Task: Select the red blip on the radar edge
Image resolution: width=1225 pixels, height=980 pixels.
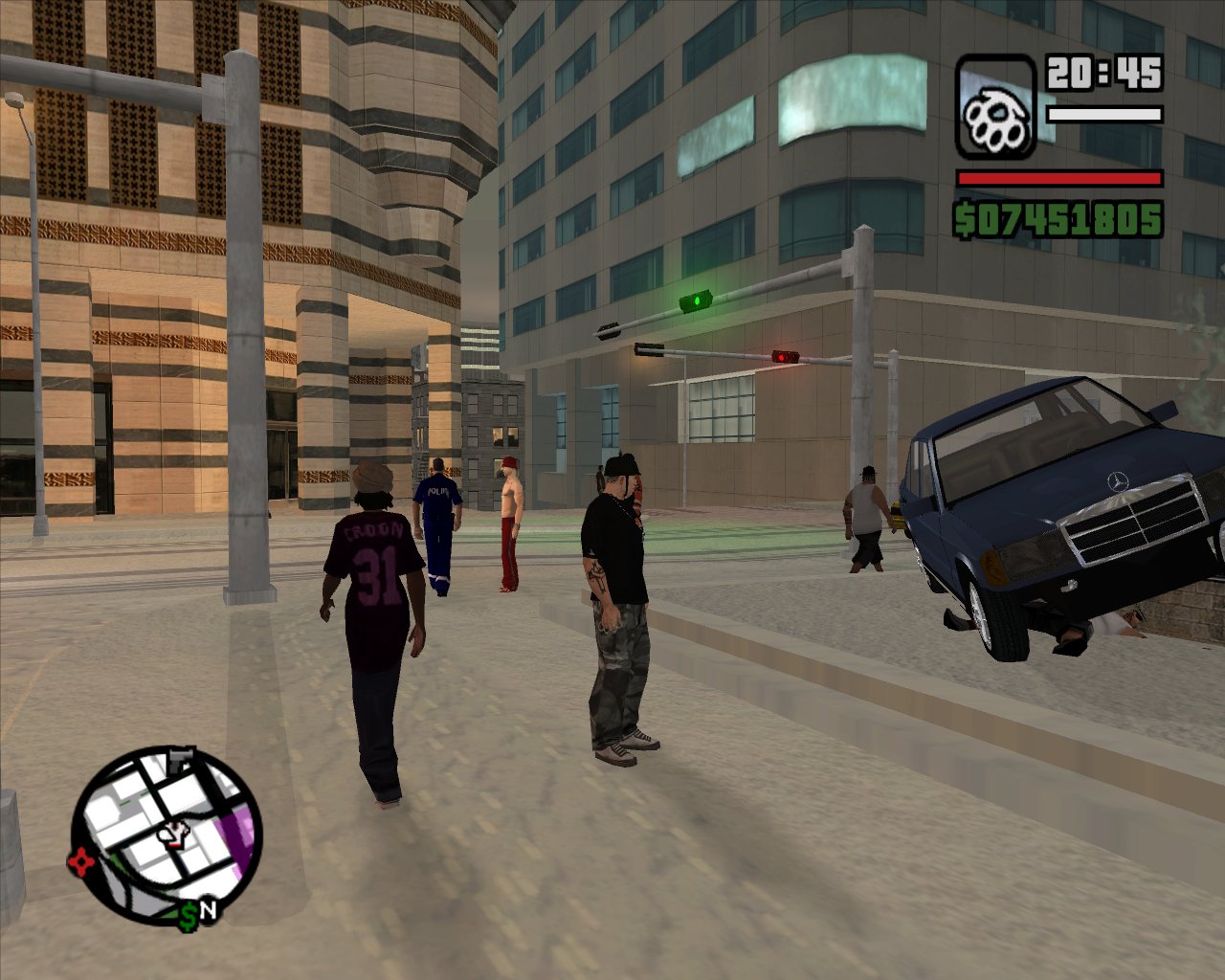Action: 80,862
